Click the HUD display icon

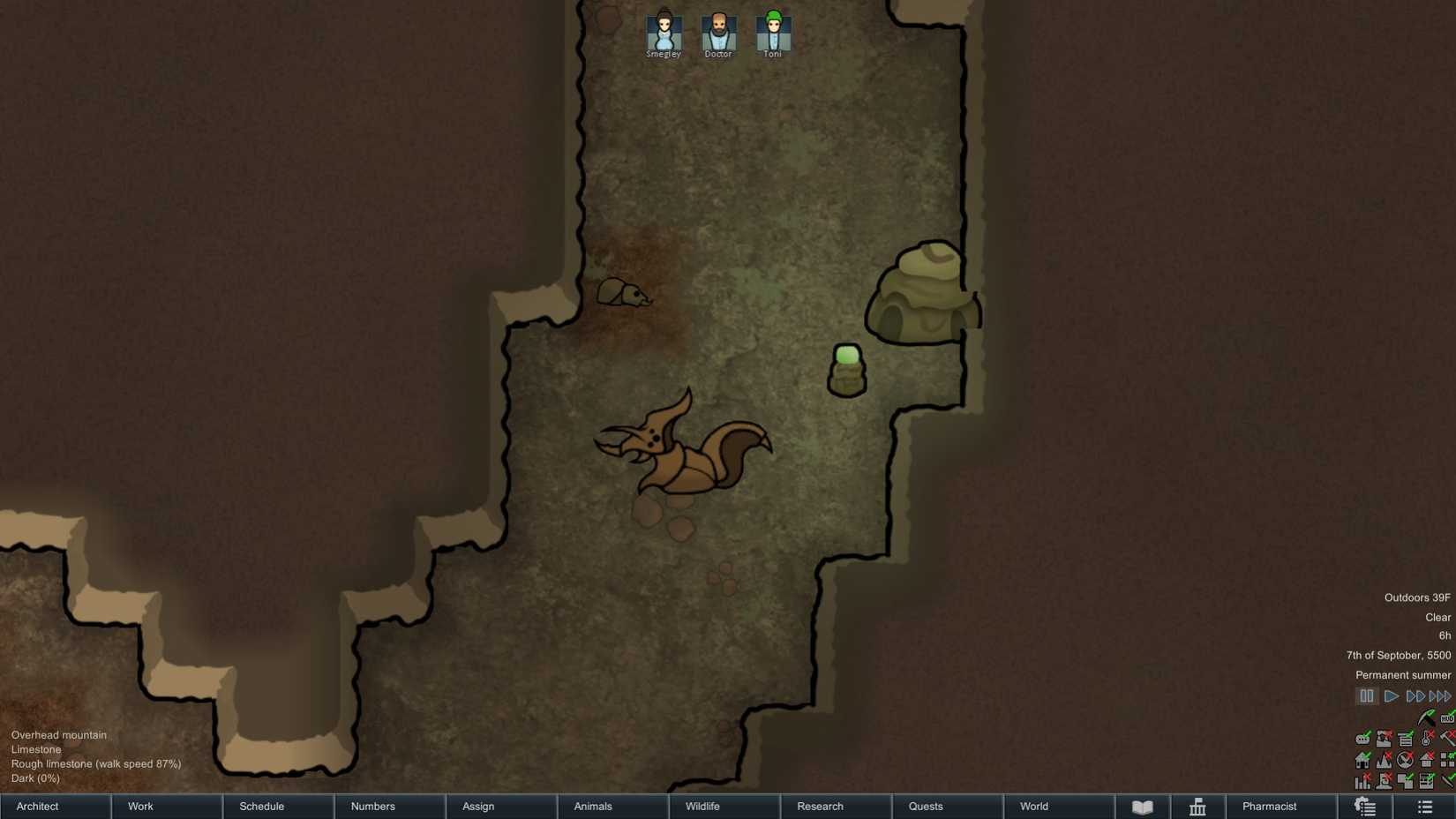tap(1447, 718)
